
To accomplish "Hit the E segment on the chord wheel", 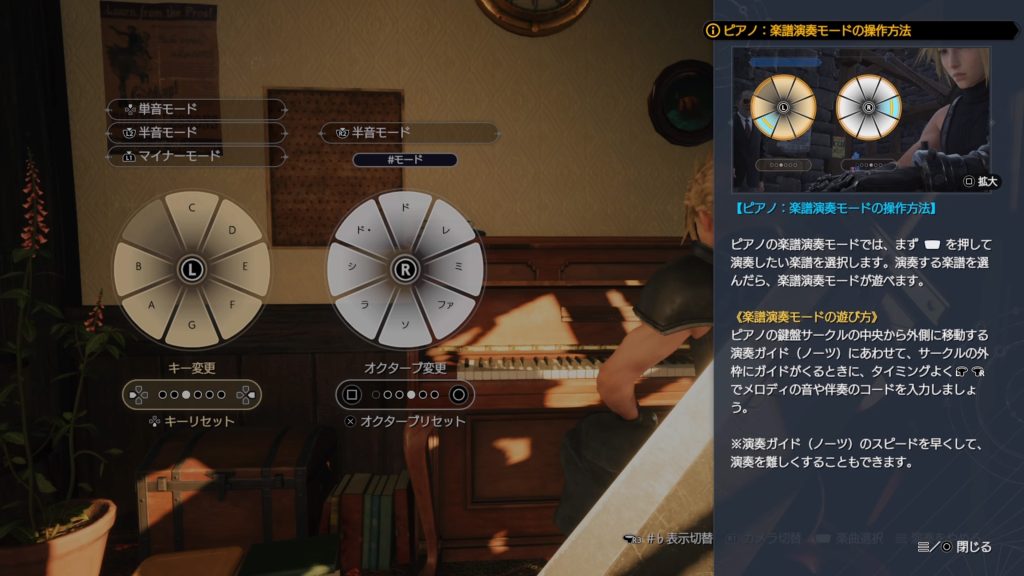I will (247, 267).
